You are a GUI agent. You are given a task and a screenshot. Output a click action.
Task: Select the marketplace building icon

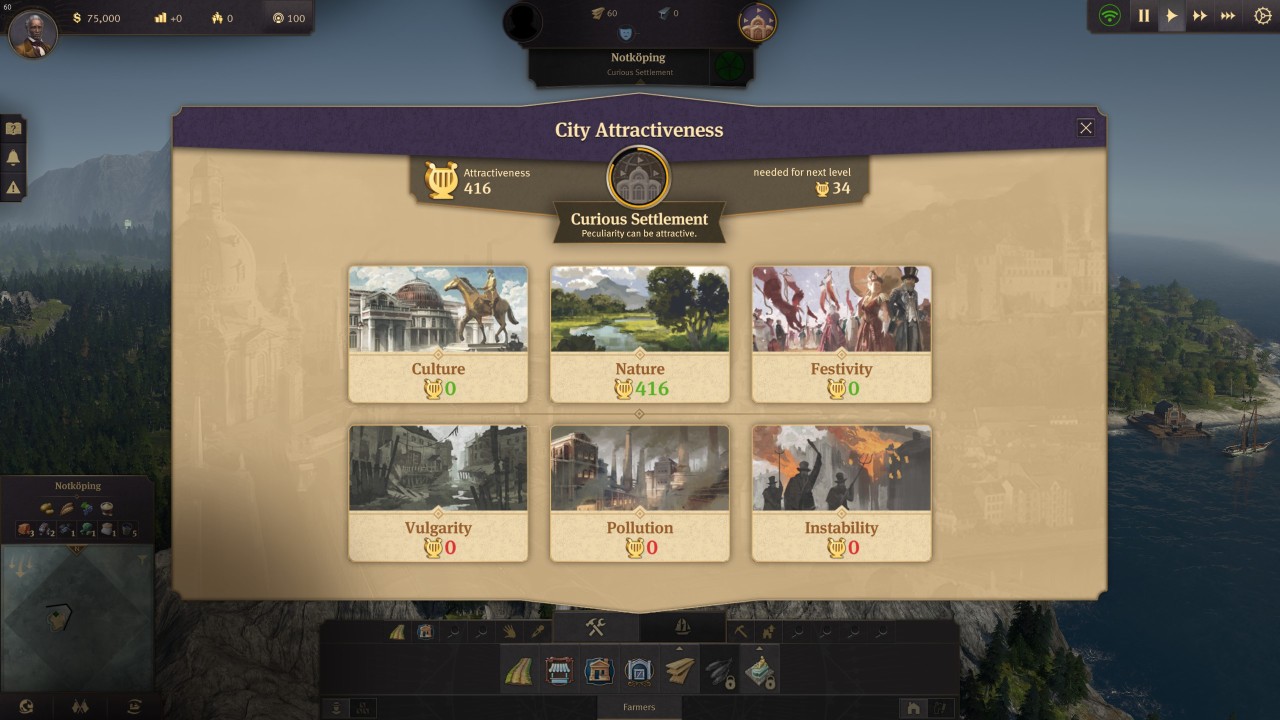pyautogui.click(x=560, y=670)
